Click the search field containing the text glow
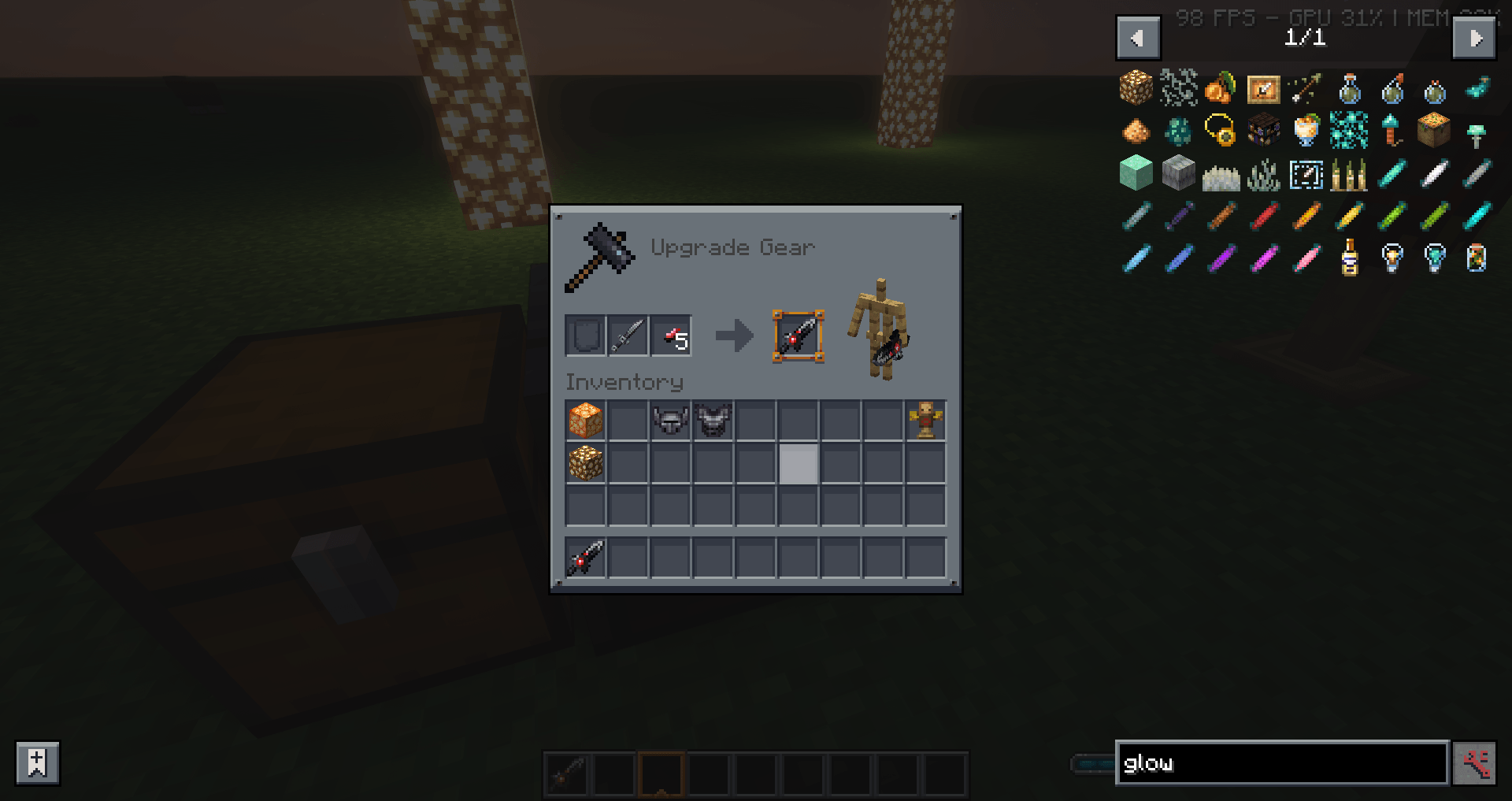The image size is (1512, 801). [x=1281, y=762]
